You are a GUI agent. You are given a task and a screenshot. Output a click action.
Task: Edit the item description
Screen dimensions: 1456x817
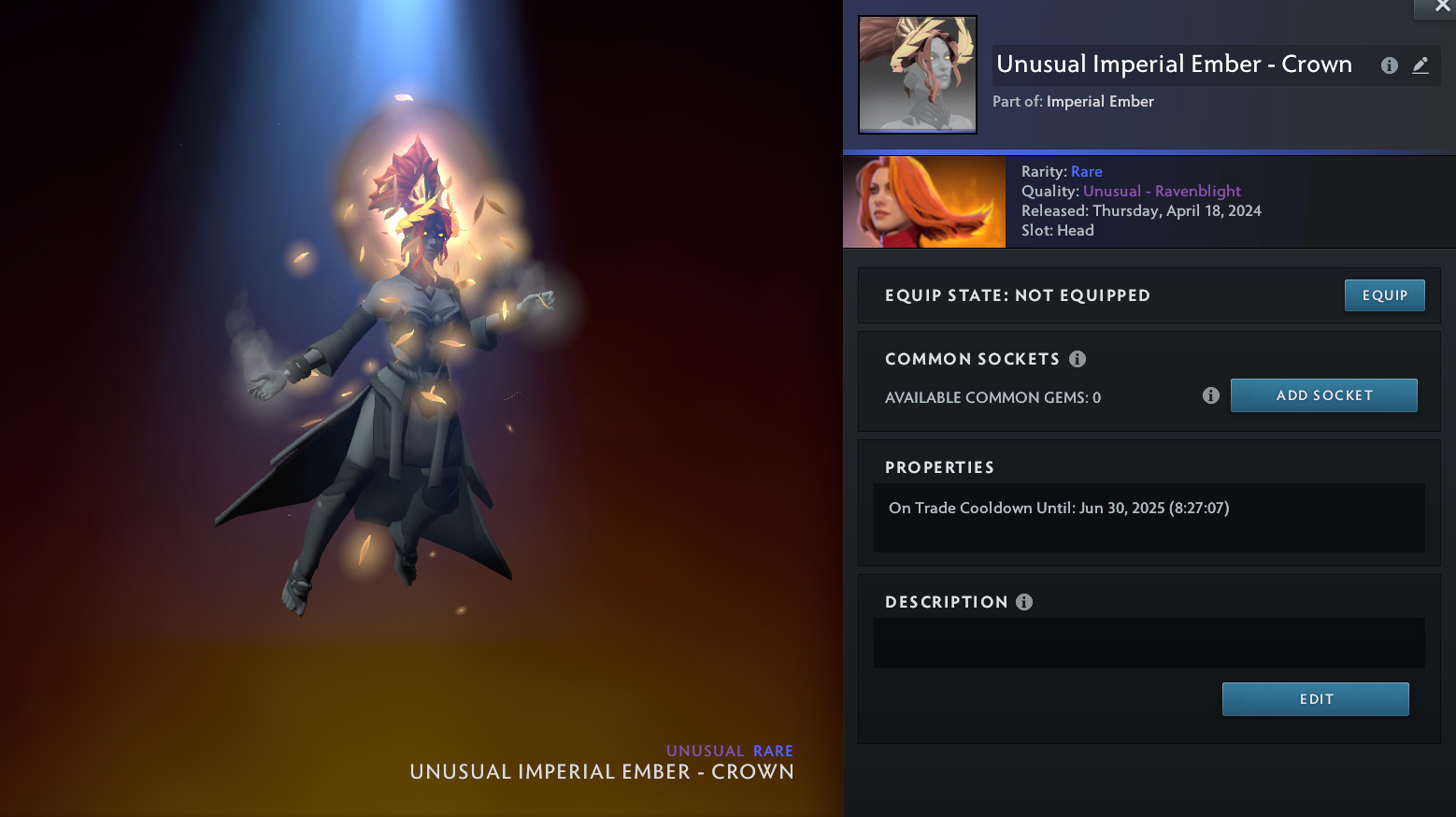[x=1315, y=699]
